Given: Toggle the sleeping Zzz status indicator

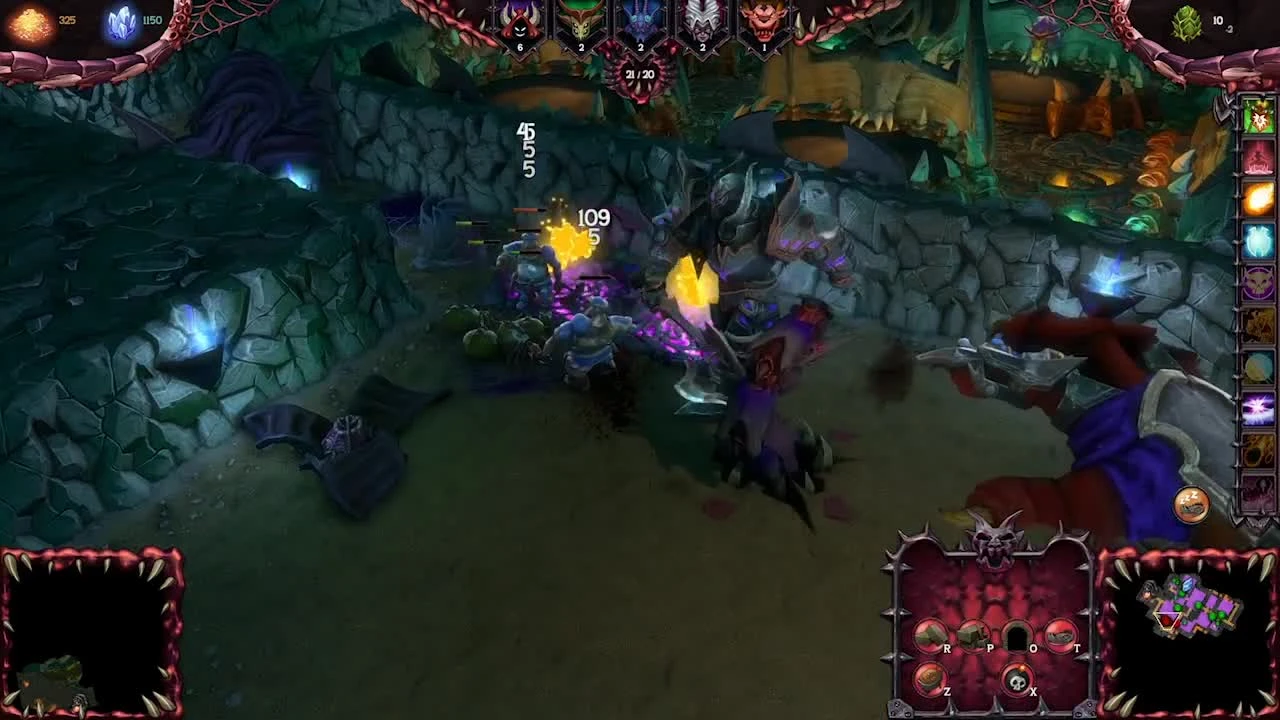Looking at the screenshot, I should click(1190, 505).
